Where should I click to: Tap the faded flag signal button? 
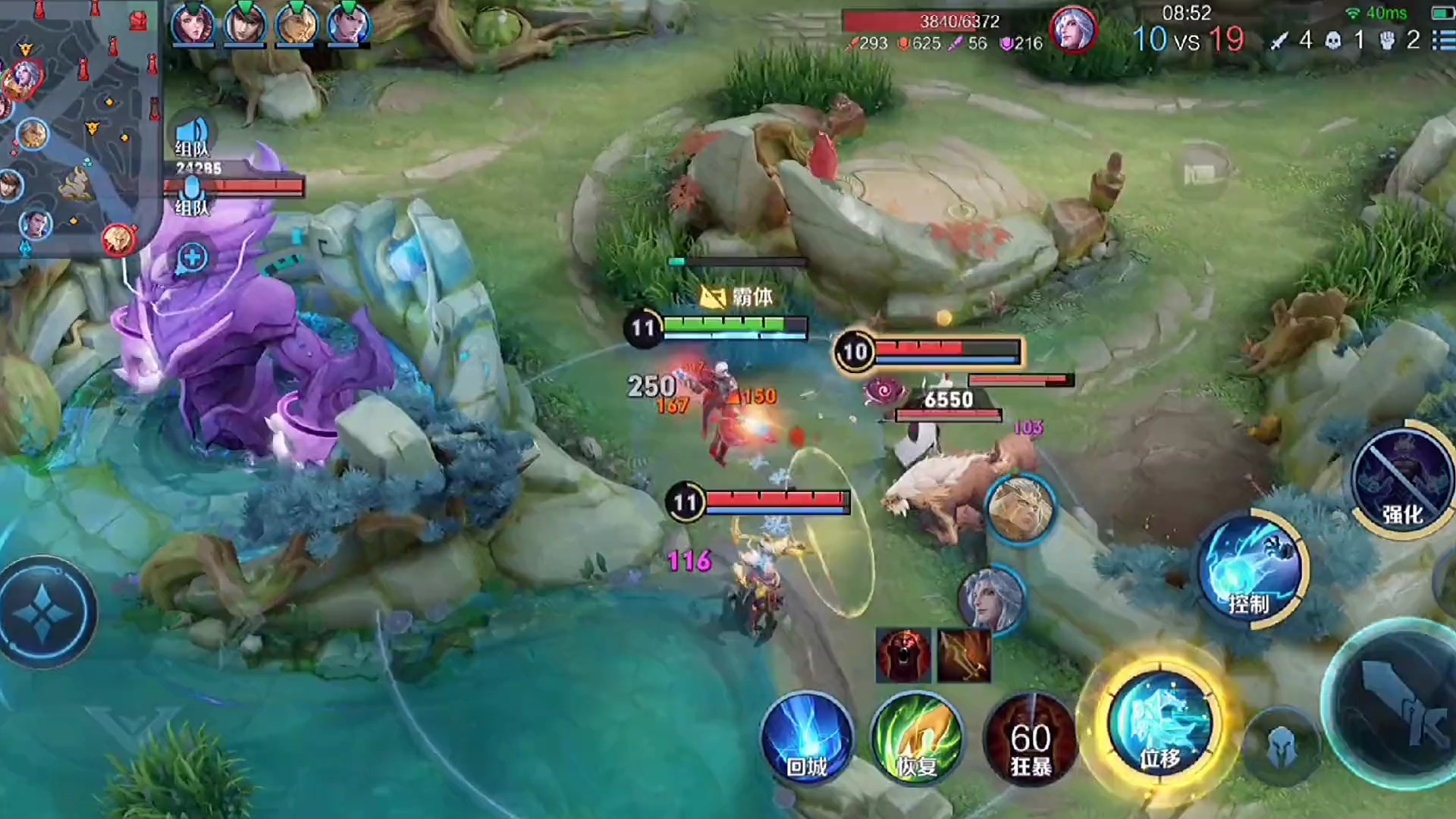pos(1199,174)
